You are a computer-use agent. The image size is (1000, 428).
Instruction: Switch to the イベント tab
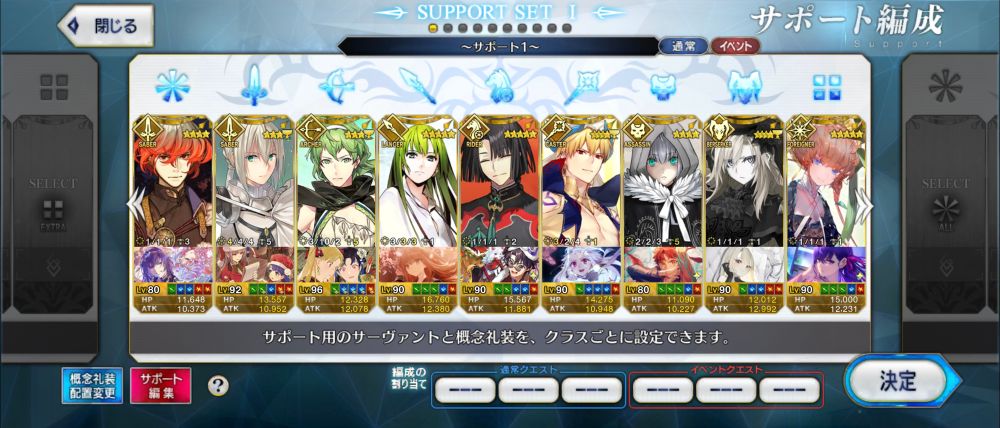coord(735,46)
